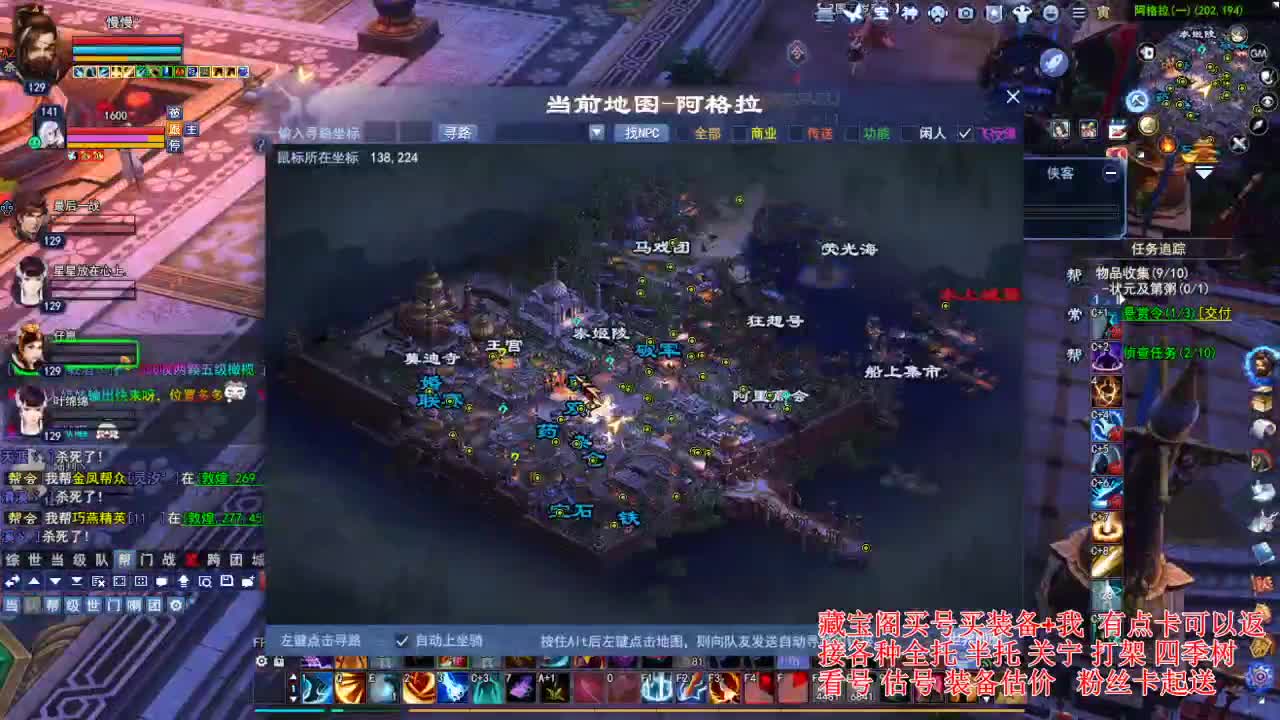Click the GM icon beside the minimap
1280x720 pixels.
point(1257,54)
